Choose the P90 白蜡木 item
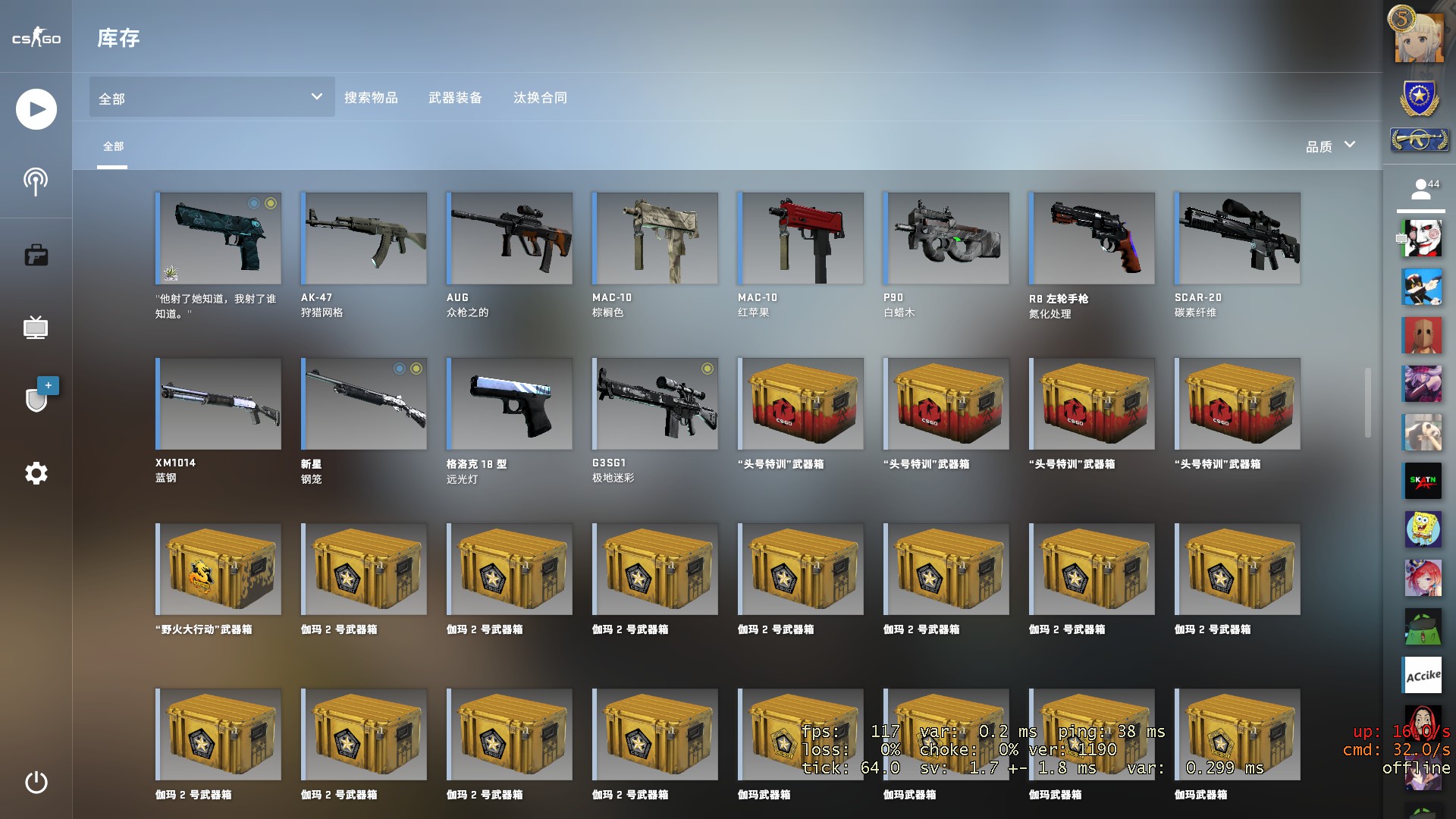The width and height of the screenshot is (1456, 819). (946, 239)
